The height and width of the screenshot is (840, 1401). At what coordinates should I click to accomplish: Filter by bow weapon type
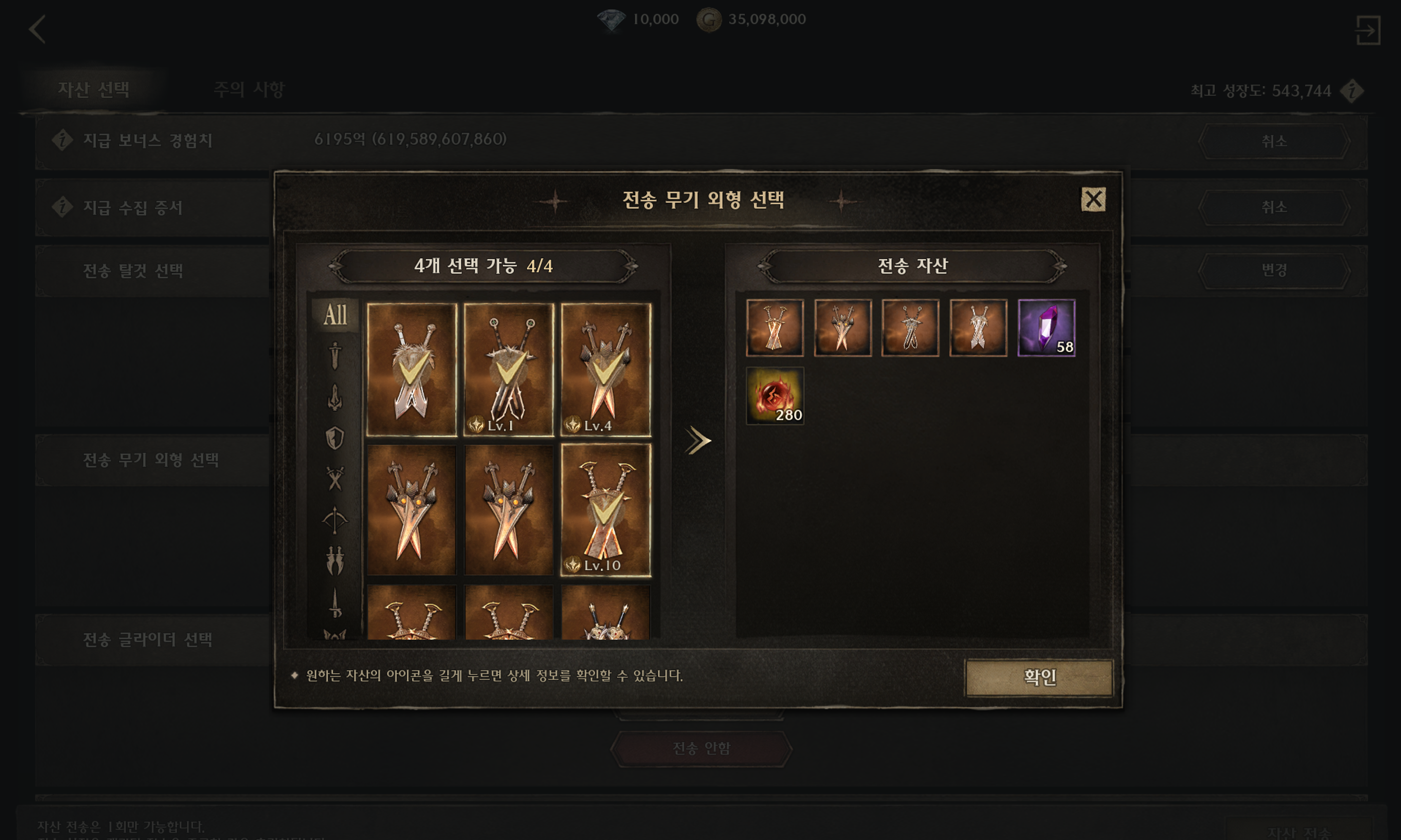click(335, 520)
